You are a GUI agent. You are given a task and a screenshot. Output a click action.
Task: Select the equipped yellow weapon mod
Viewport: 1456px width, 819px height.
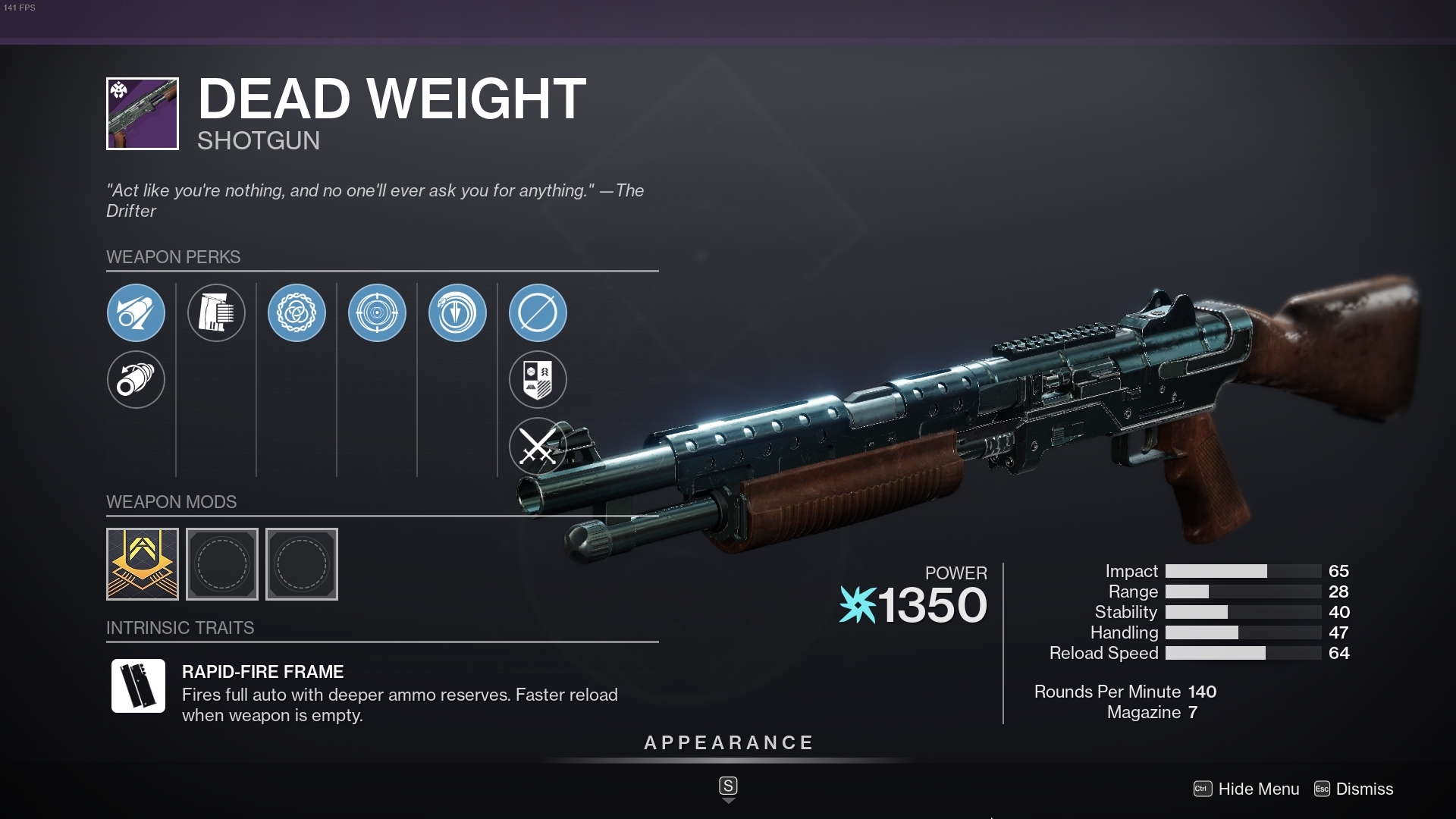pyautogui.click(x=141, y=564)
